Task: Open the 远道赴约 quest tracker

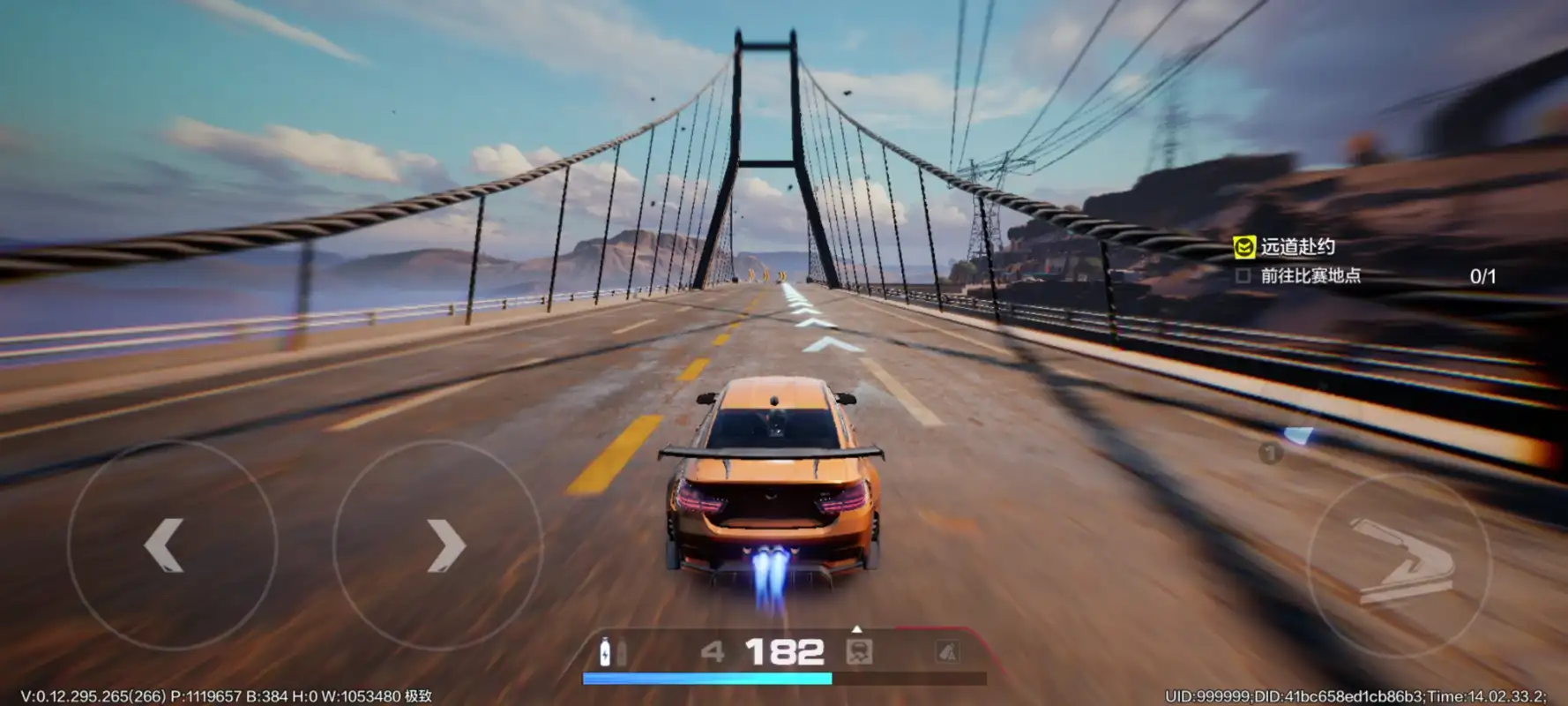Action: (x=1295, y=247)
